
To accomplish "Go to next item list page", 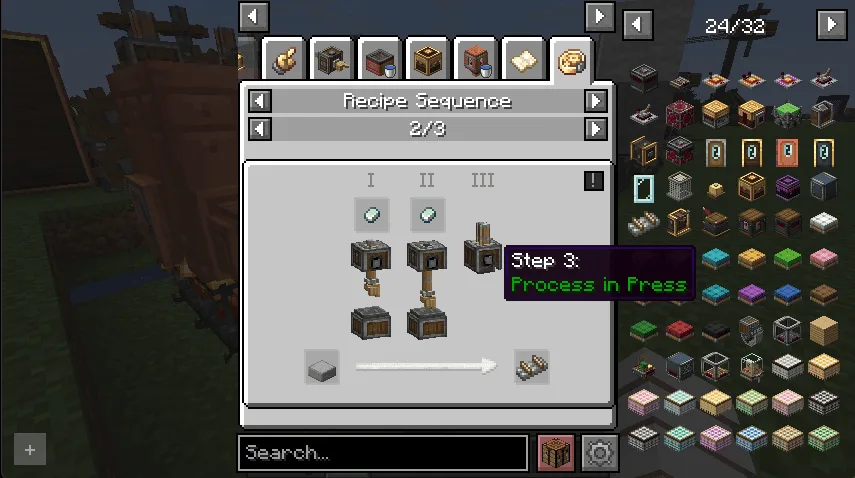I will pyautogui.click(x=830, y=24).
